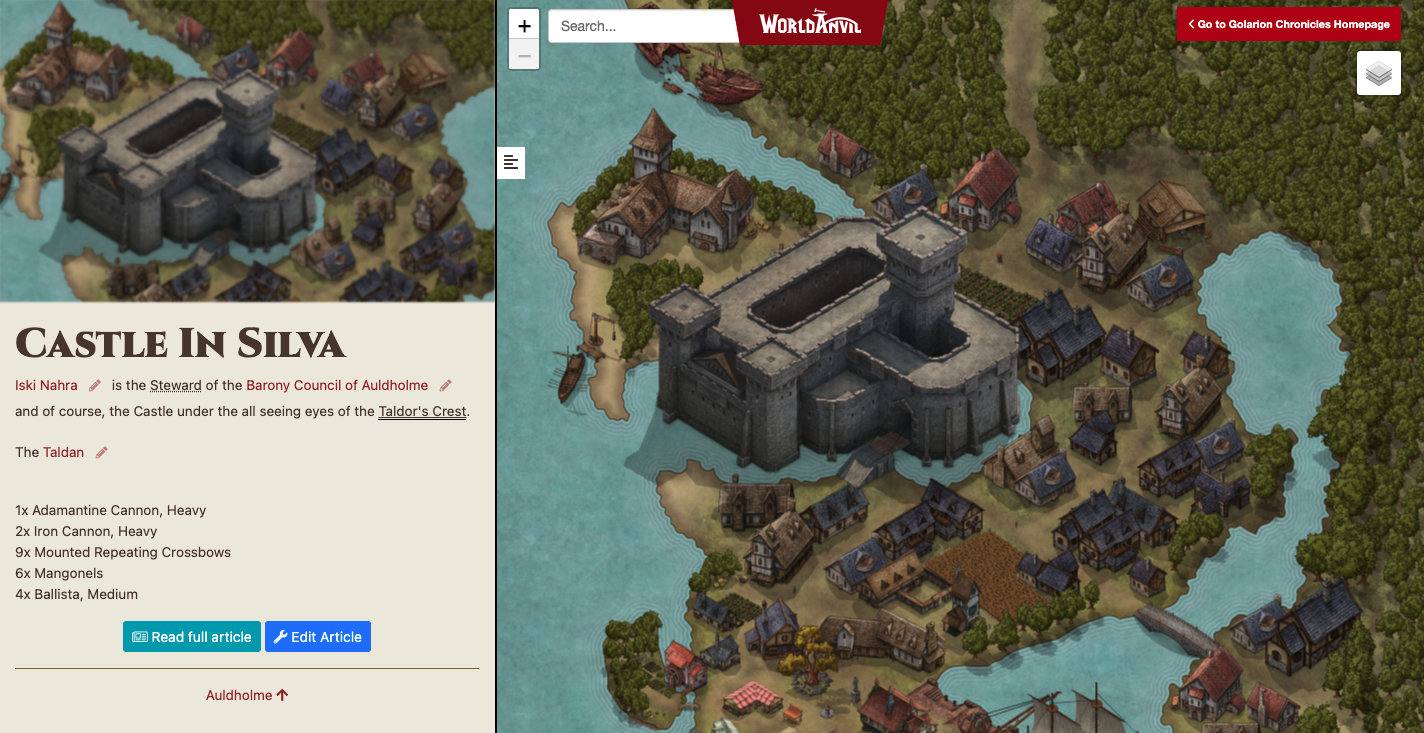Viewport: 1424px width, 733px height.
Task: Open the Barony Council of Auldholme article
Action: (x=336, y=384)
